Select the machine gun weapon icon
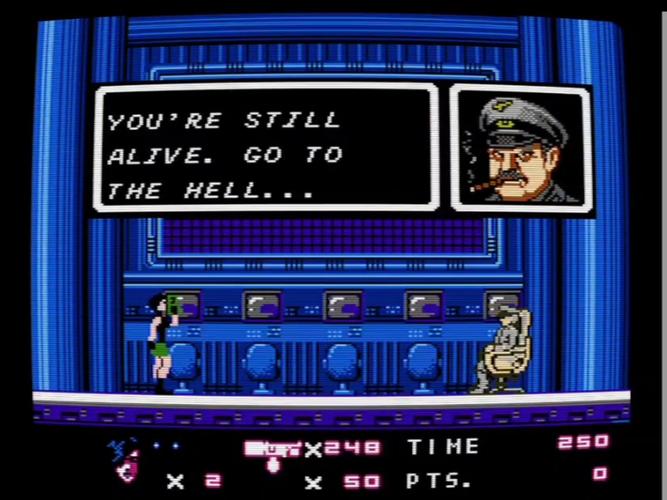 (x=273, y=448)
